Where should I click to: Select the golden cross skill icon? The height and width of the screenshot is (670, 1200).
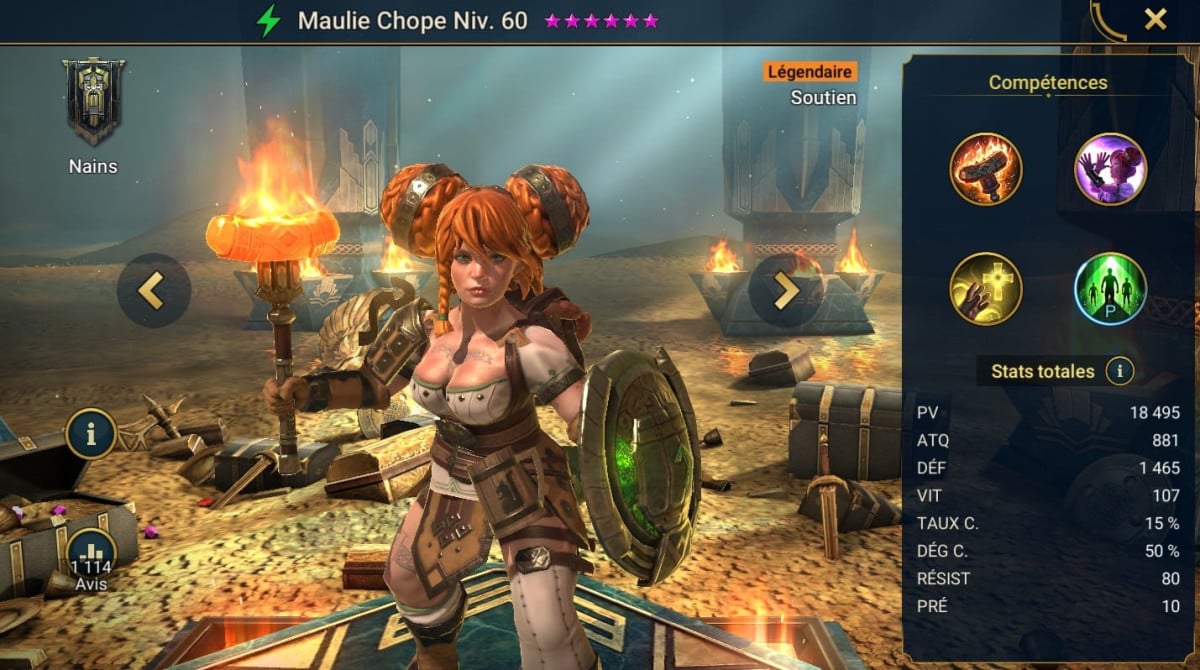click(986, 288)
